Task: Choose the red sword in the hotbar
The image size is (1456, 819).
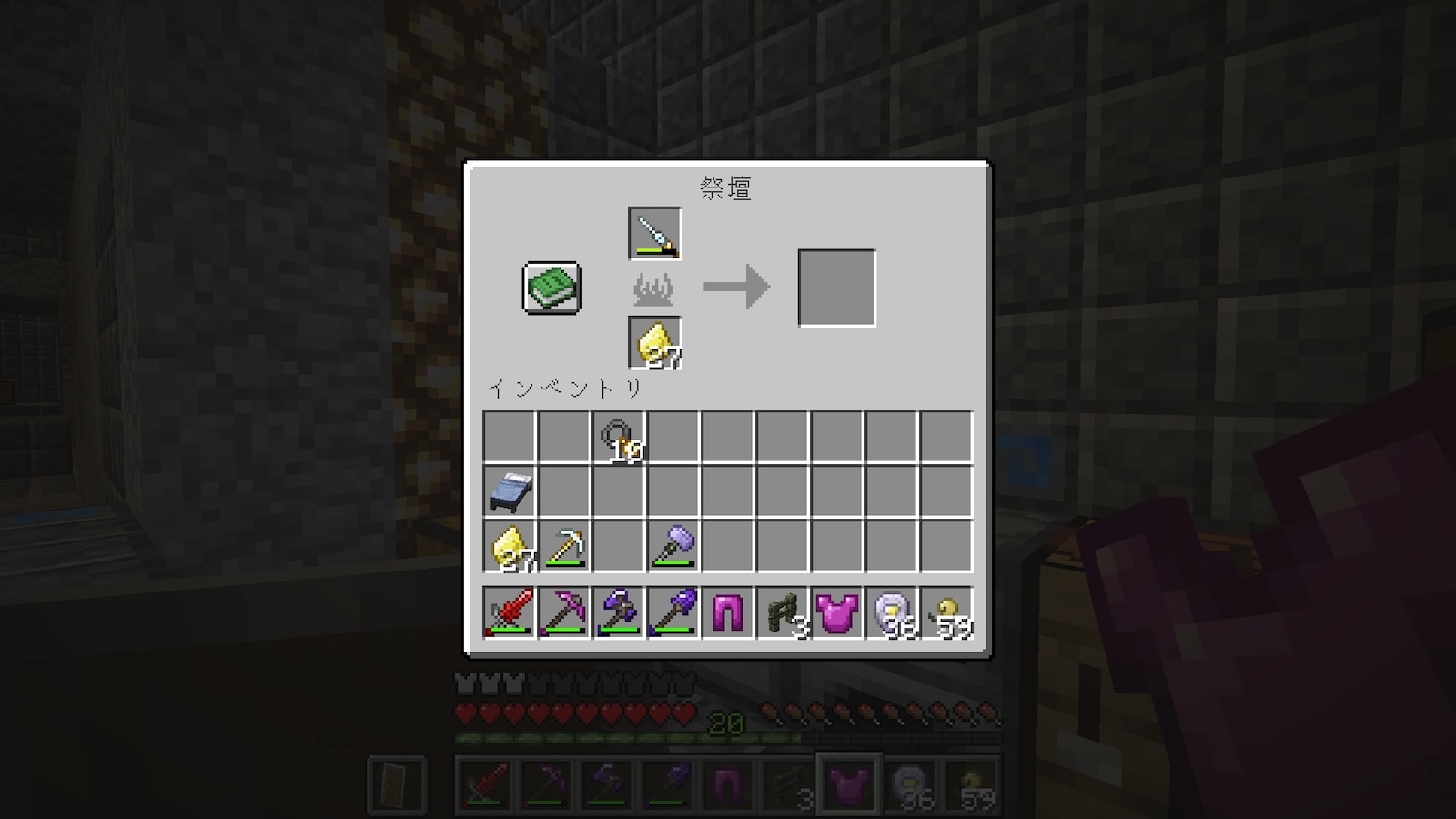Action: [x=510, y=612]
